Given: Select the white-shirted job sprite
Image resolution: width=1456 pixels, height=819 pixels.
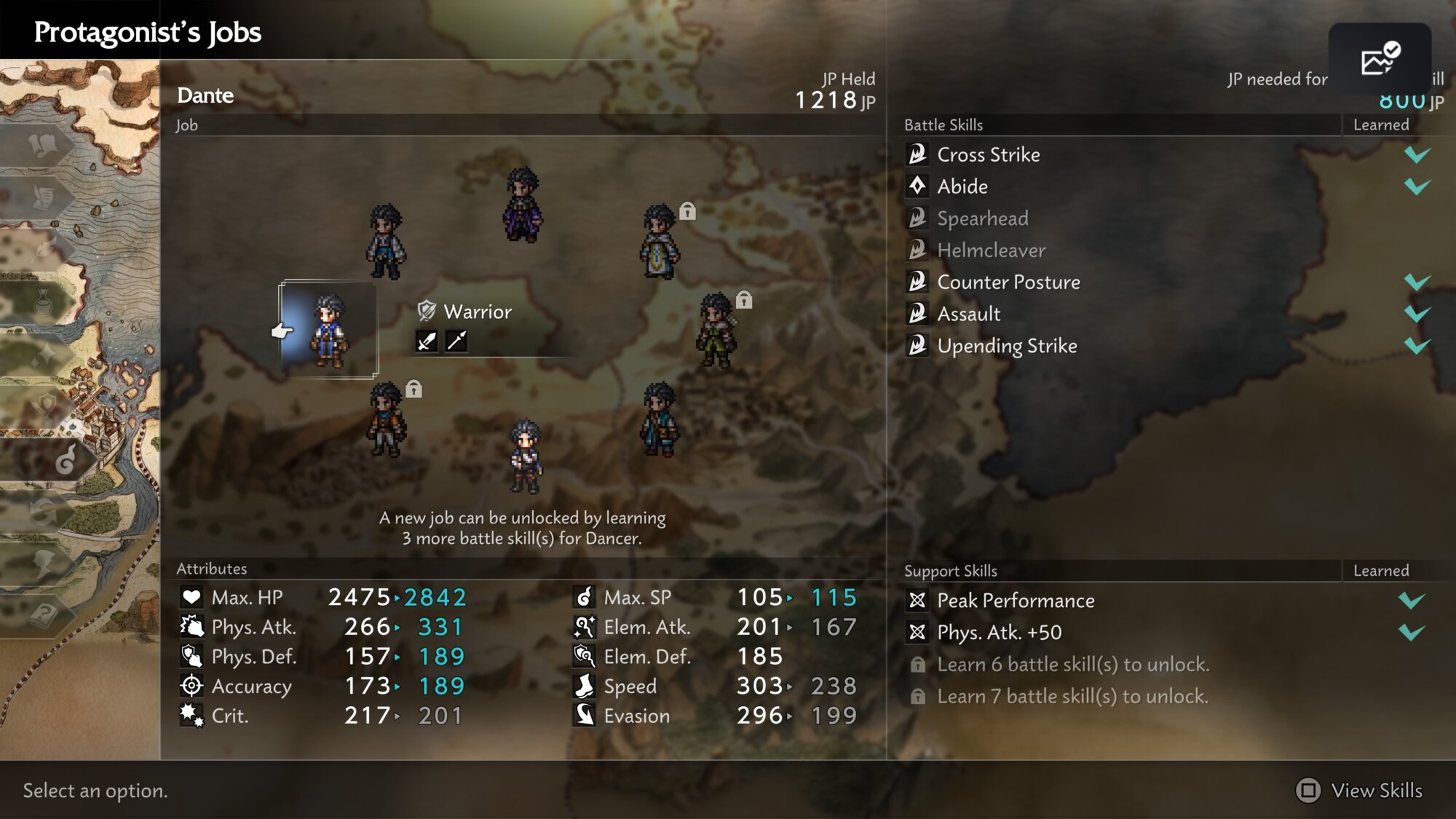Looking at the screenshot, I should [385, 242].
